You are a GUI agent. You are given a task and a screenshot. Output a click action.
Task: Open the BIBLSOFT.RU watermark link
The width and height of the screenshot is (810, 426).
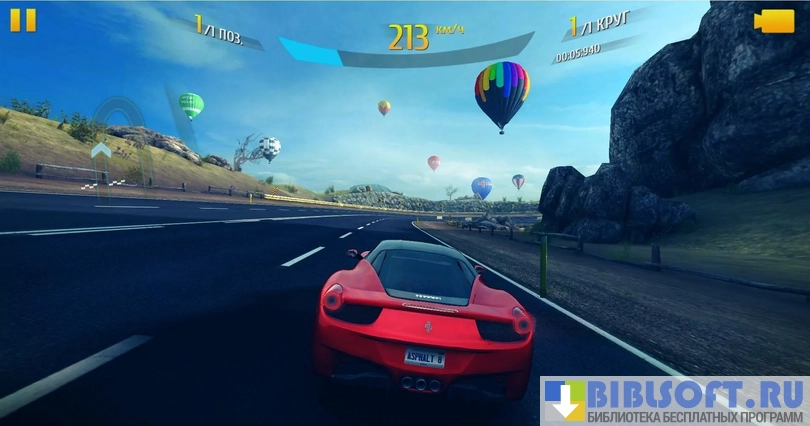675,400
